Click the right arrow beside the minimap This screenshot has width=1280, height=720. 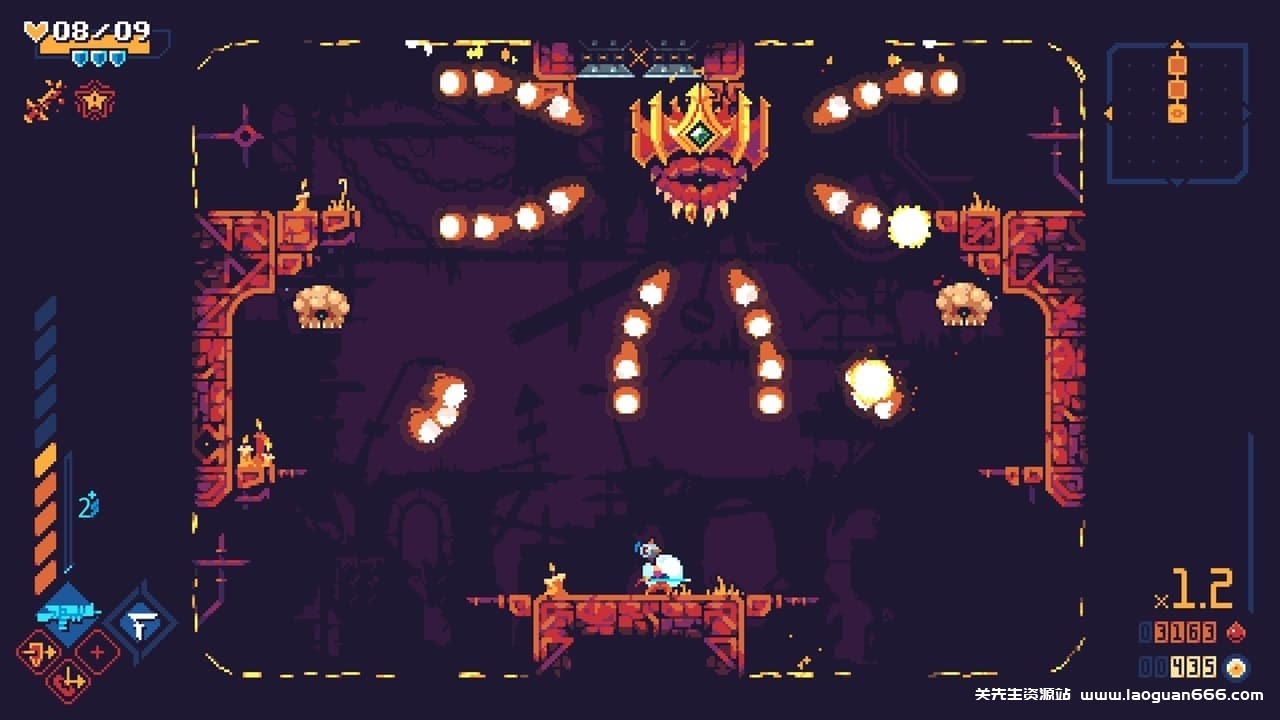(x=1247, y=112)
